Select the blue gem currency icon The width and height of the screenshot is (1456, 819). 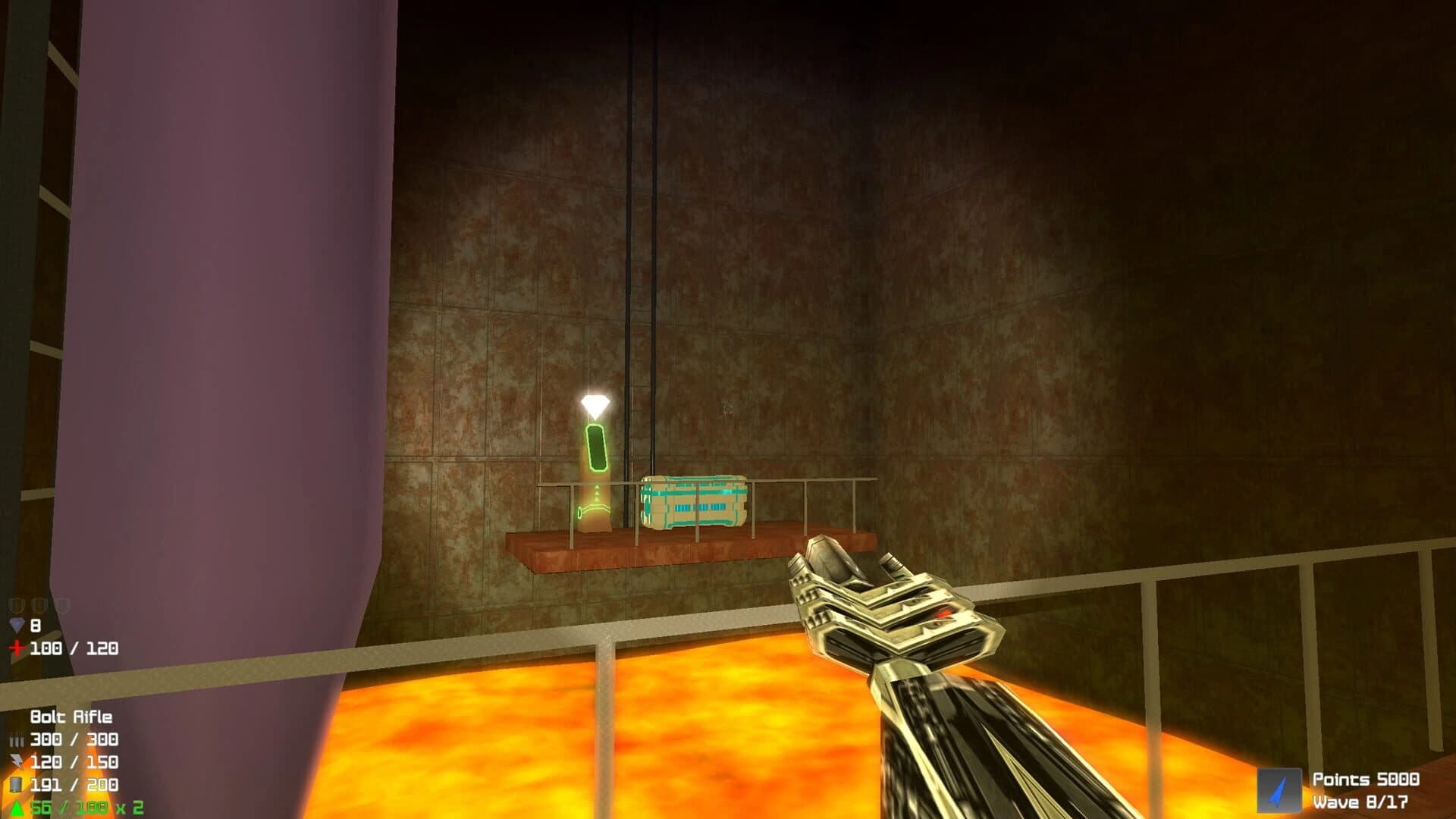click(x=18, y=623)
